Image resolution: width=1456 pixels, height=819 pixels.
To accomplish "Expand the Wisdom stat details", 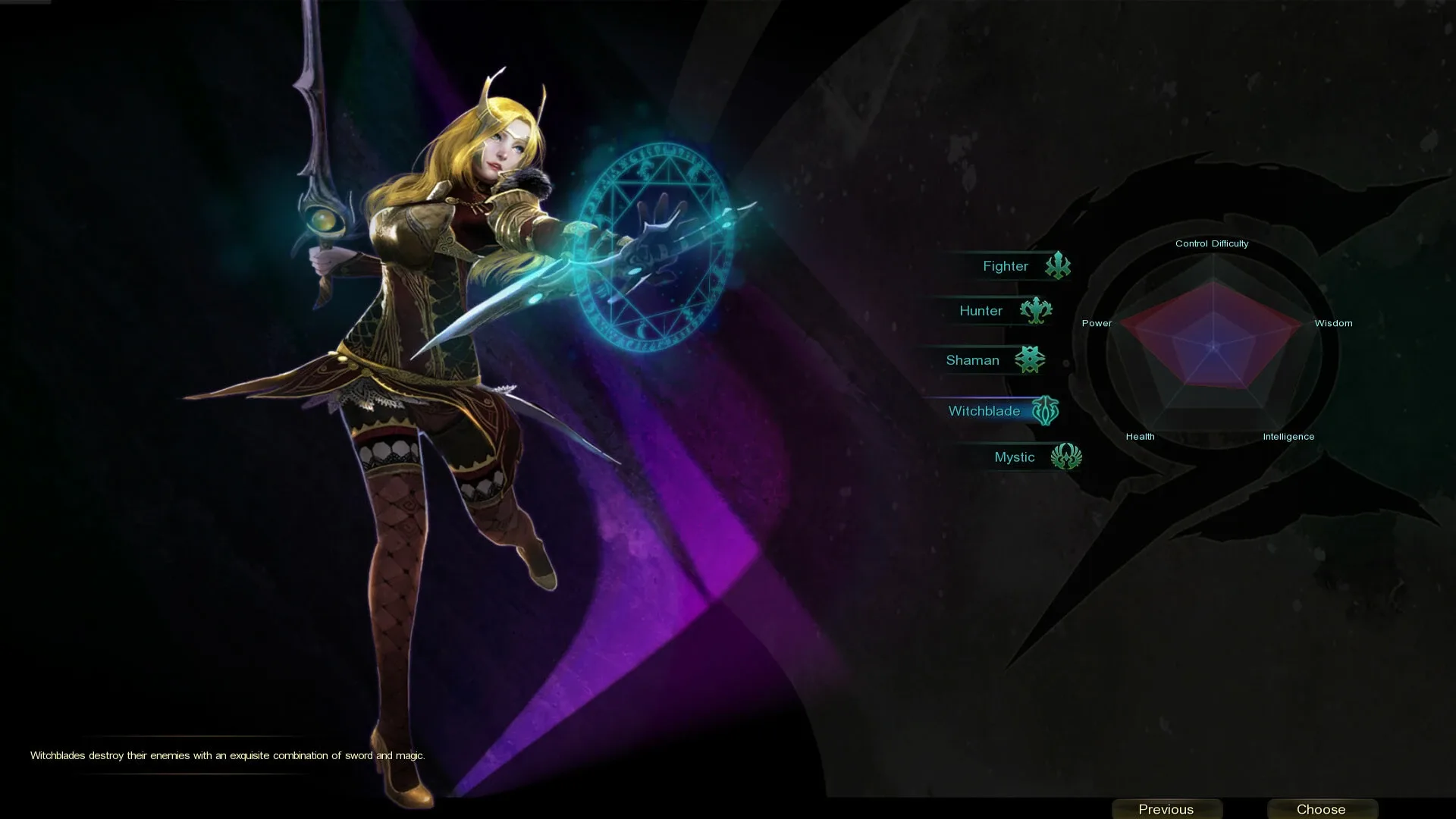I will [x=1333, y=322].
